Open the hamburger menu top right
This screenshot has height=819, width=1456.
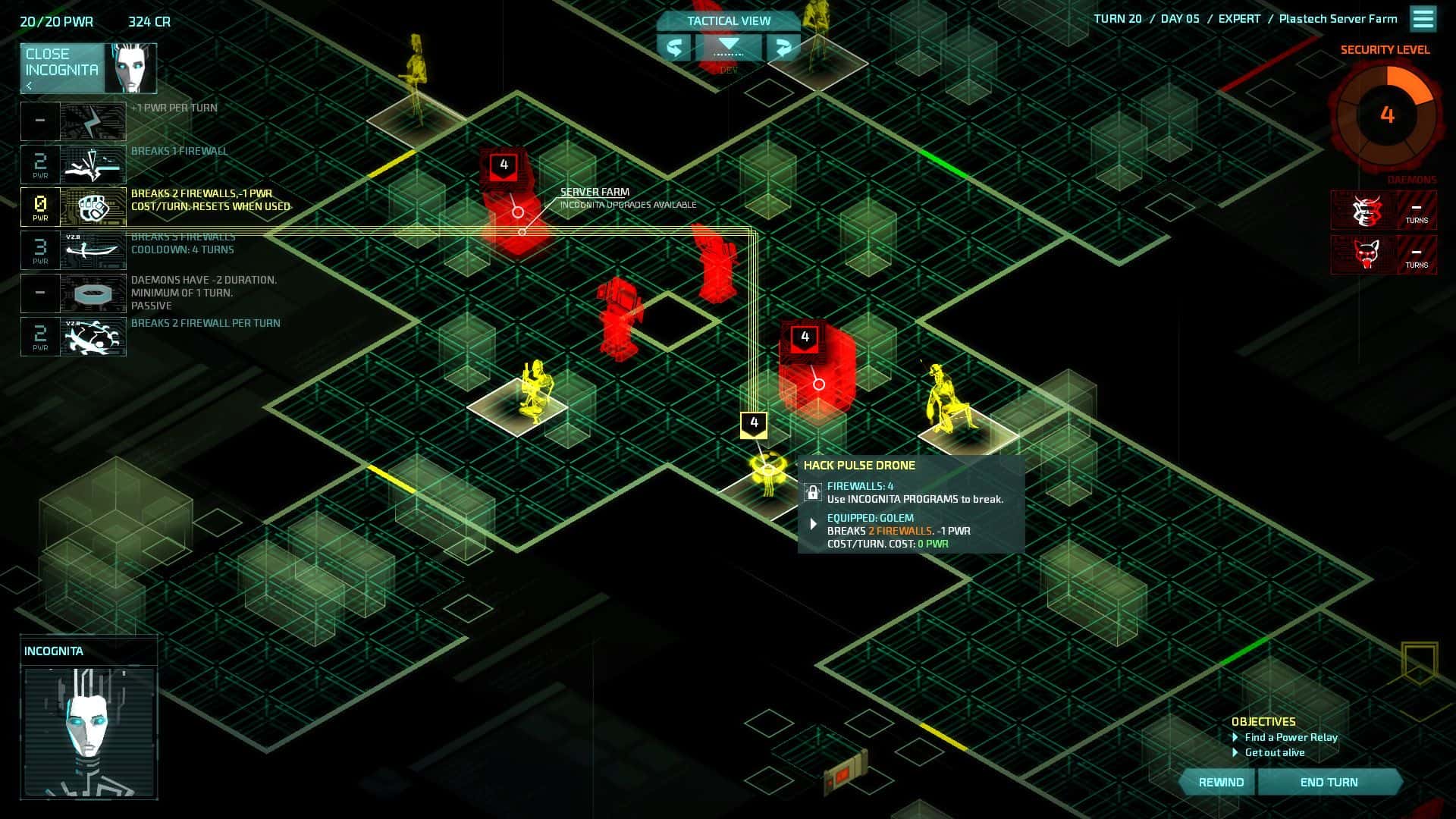point(1422,19)
